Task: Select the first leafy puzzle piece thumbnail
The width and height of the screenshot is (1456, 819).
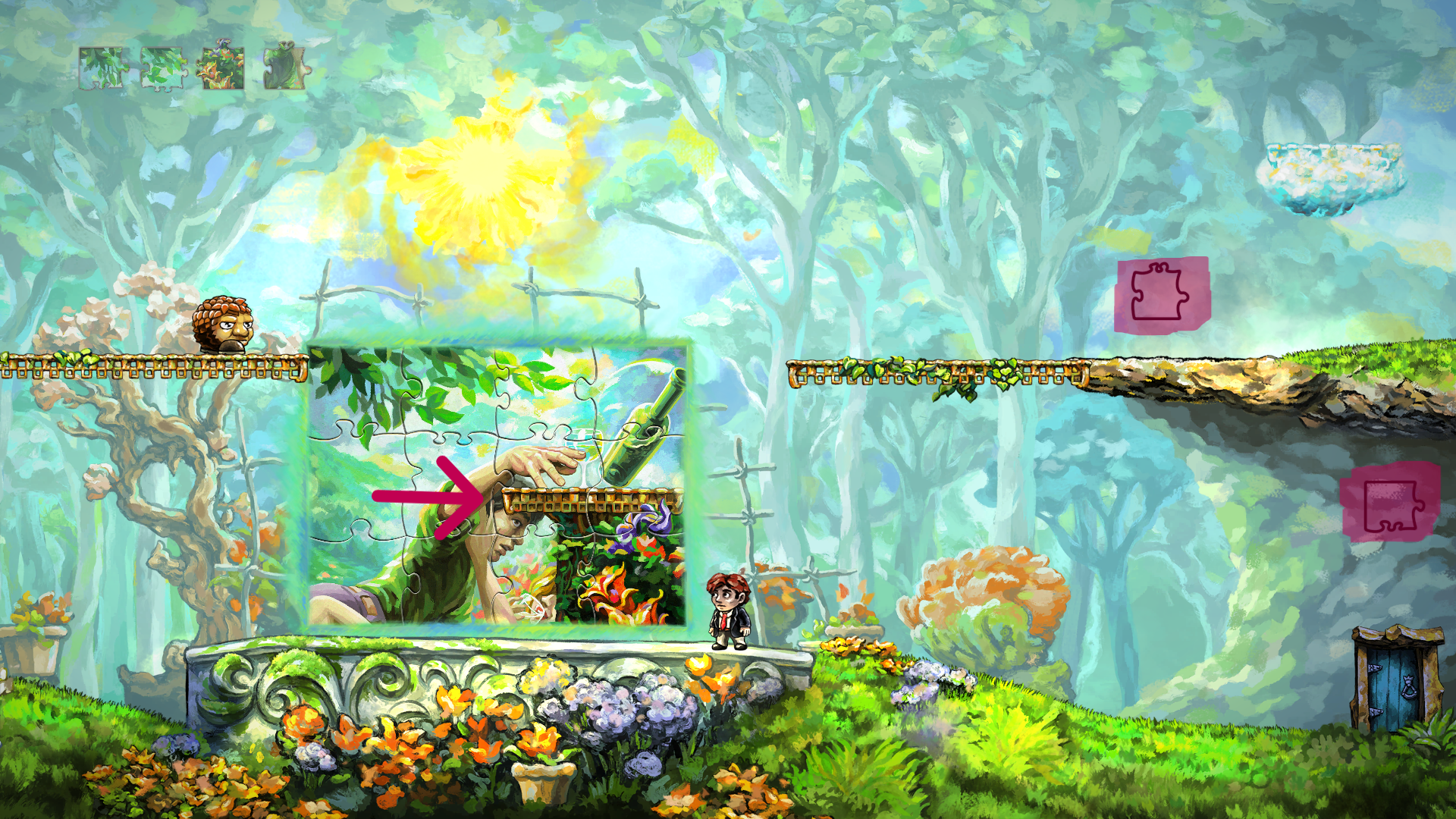Action: coord(105,67)
